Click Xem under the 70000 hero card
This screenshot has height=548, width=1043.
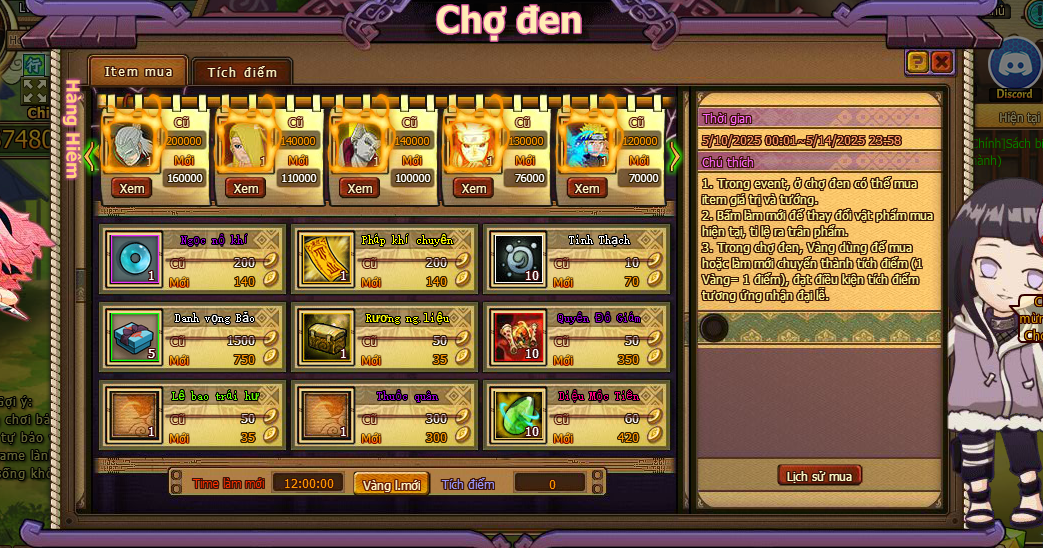587,188
